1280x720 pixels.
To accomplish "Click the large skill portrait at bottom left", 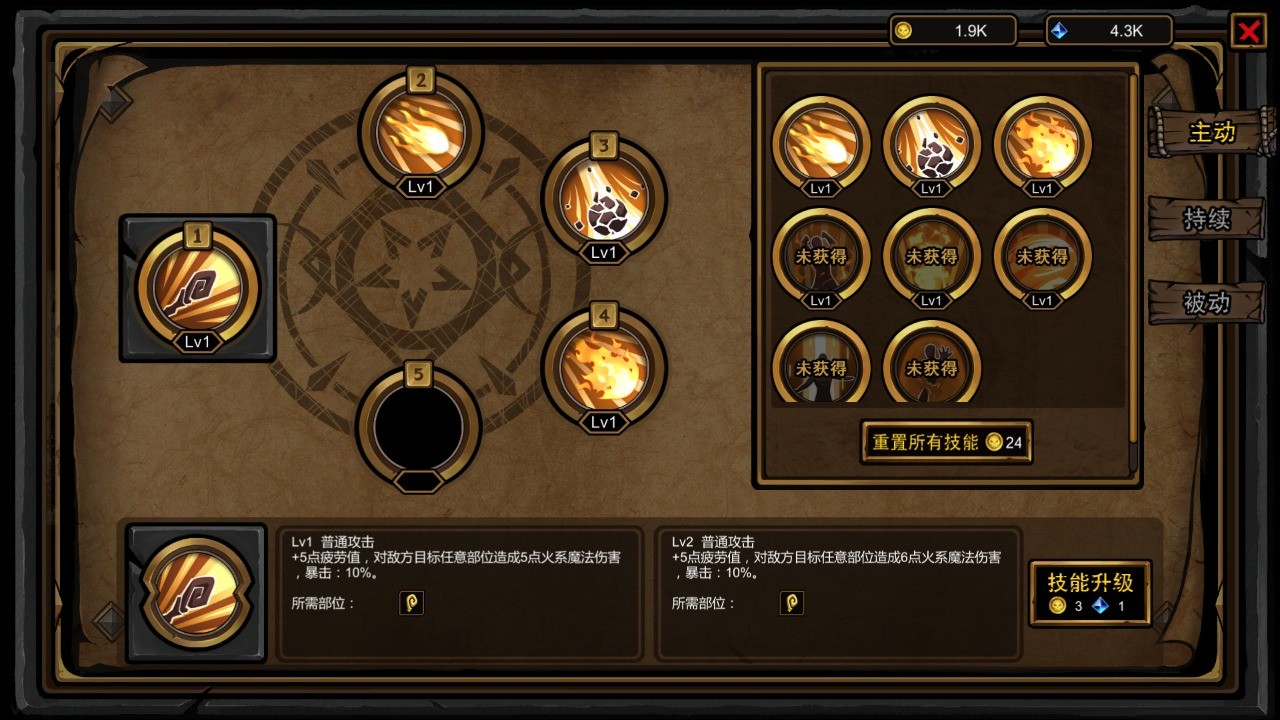I will point(194,592).
